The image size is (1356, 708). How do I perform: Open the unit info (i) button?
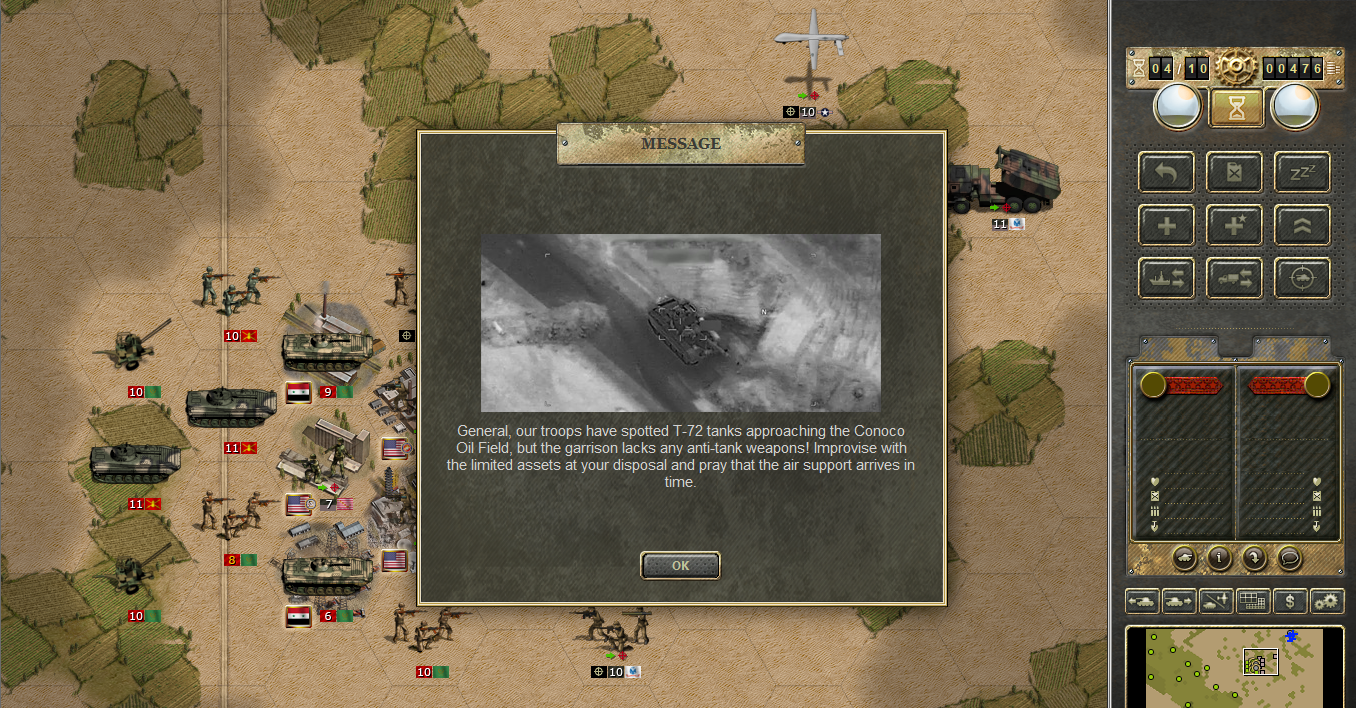point(1219,558)
